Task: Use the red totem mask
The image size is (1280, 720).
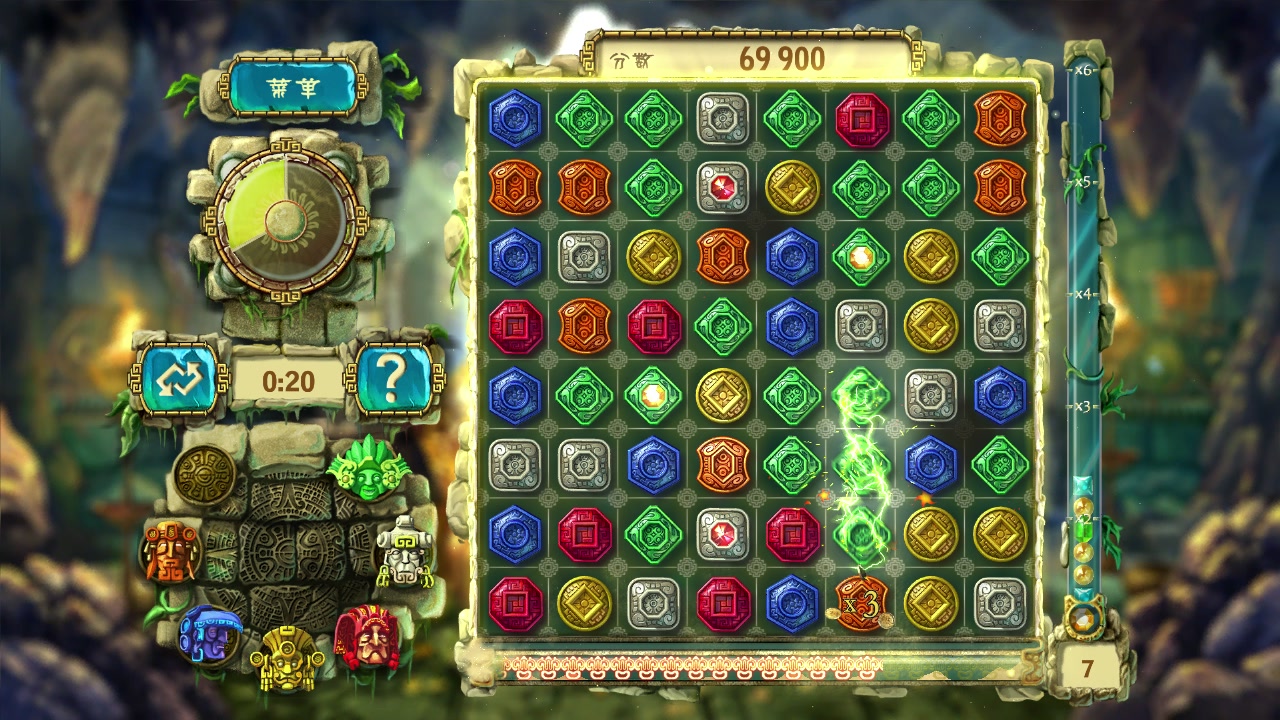Action: (x=366, y=636)
